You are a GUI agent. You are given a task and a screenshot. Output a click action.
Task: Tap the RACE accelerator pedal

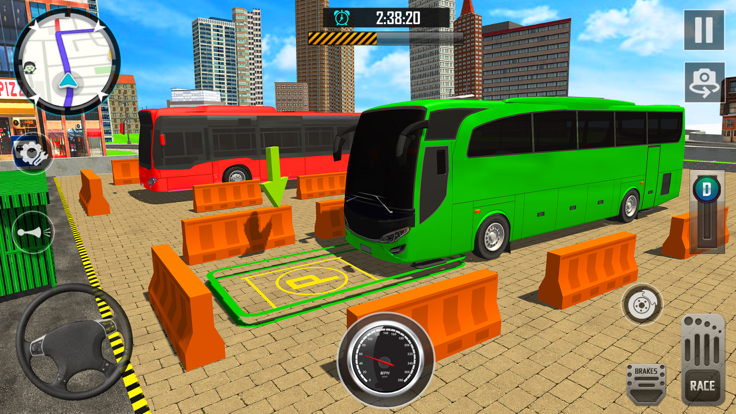[703, 360]
